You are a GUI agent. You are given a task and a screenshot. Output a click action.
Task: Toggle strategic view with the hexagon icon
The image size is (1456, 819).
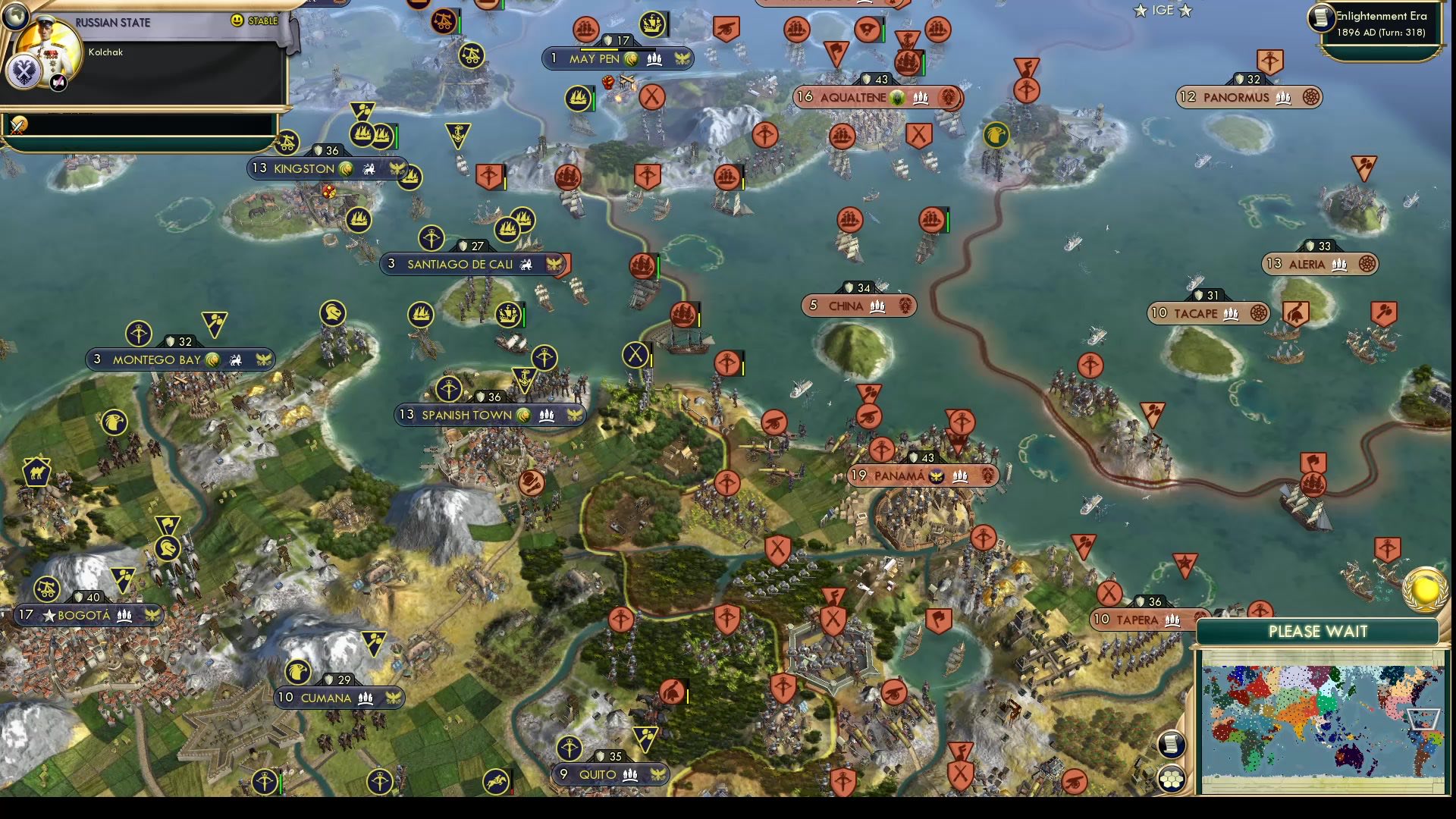(x=1172, y=777)
